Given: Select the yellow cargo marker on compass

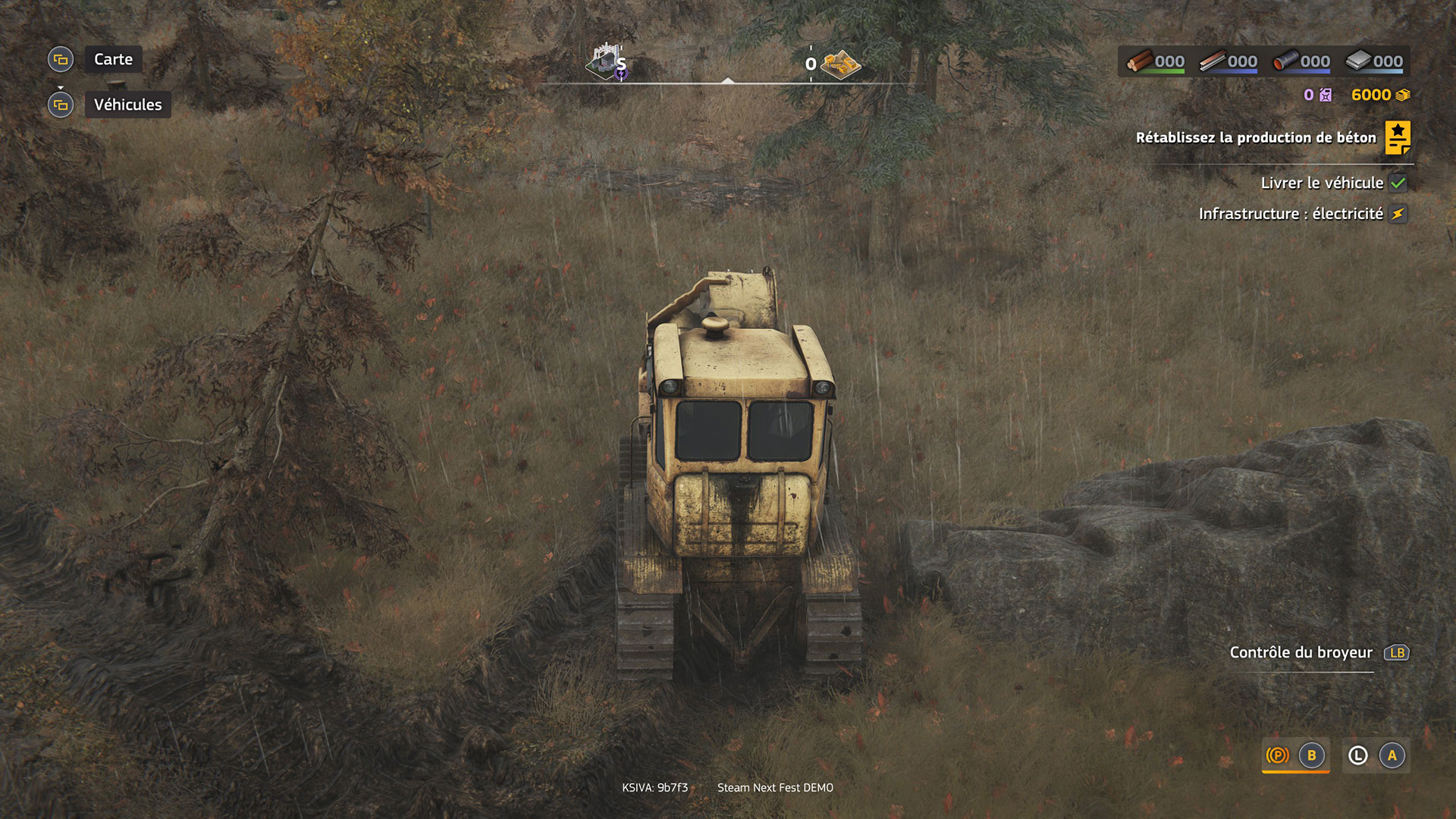Looking at the screenshot, I should point(840,64).
